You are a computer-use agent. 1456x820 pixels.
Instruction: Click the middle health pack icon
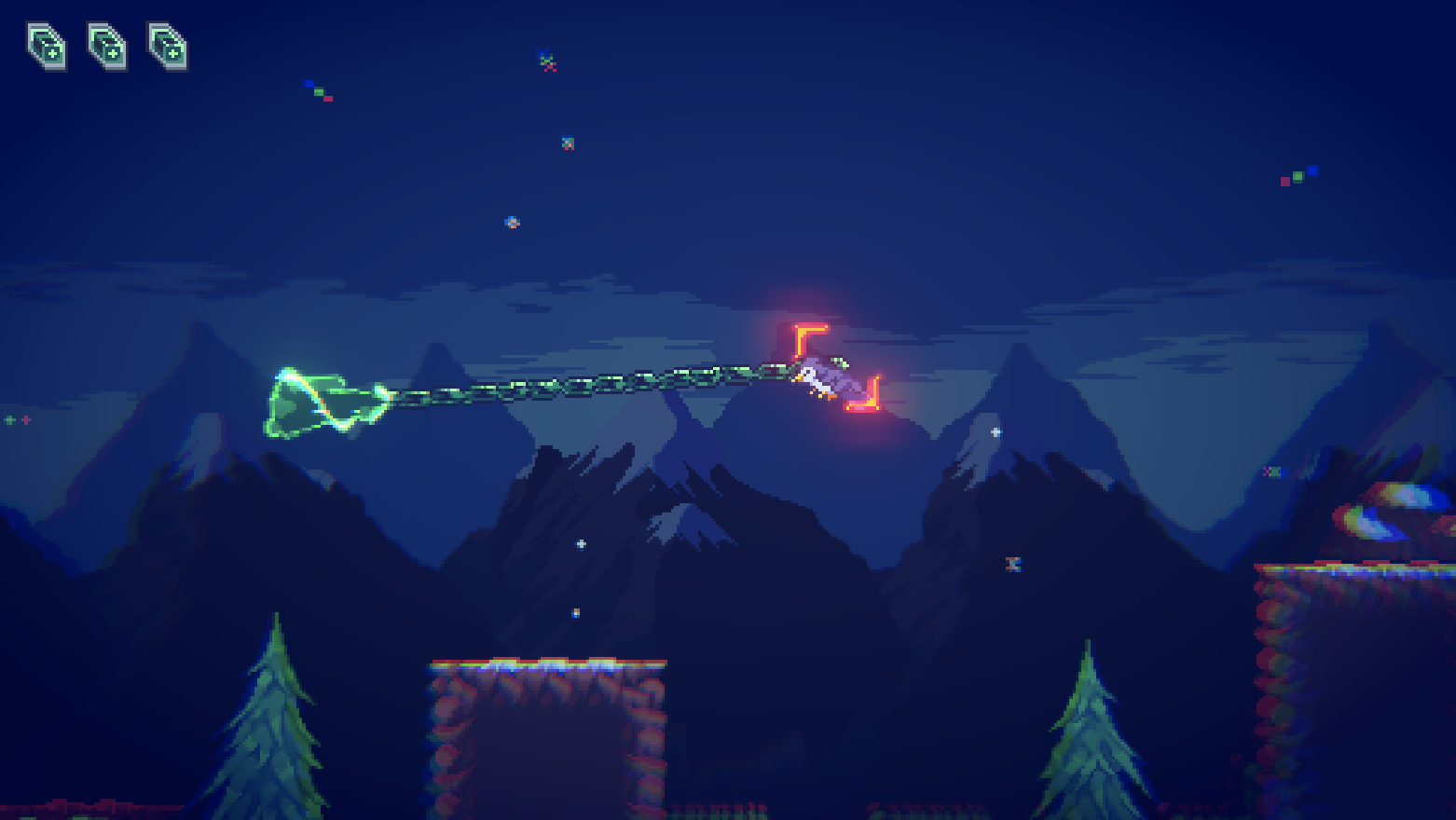pyautogui.click(x=107, y=47)
